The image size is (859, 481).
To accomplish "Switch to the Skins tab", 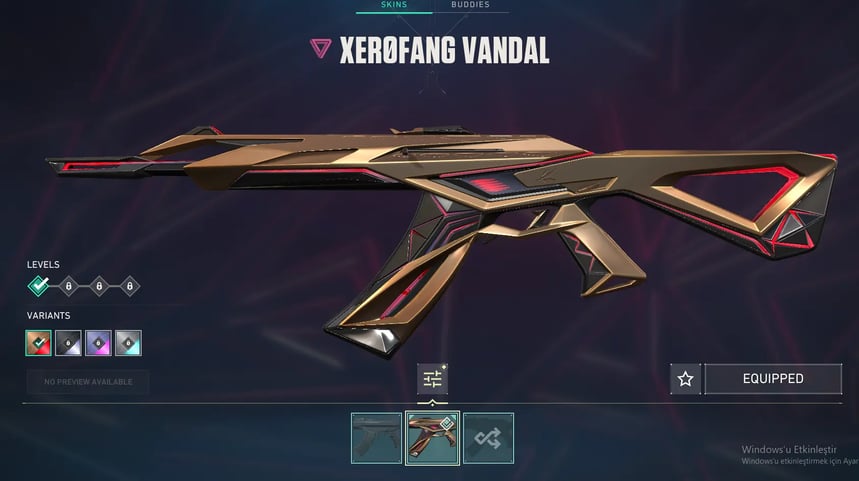I will (395, 5).
